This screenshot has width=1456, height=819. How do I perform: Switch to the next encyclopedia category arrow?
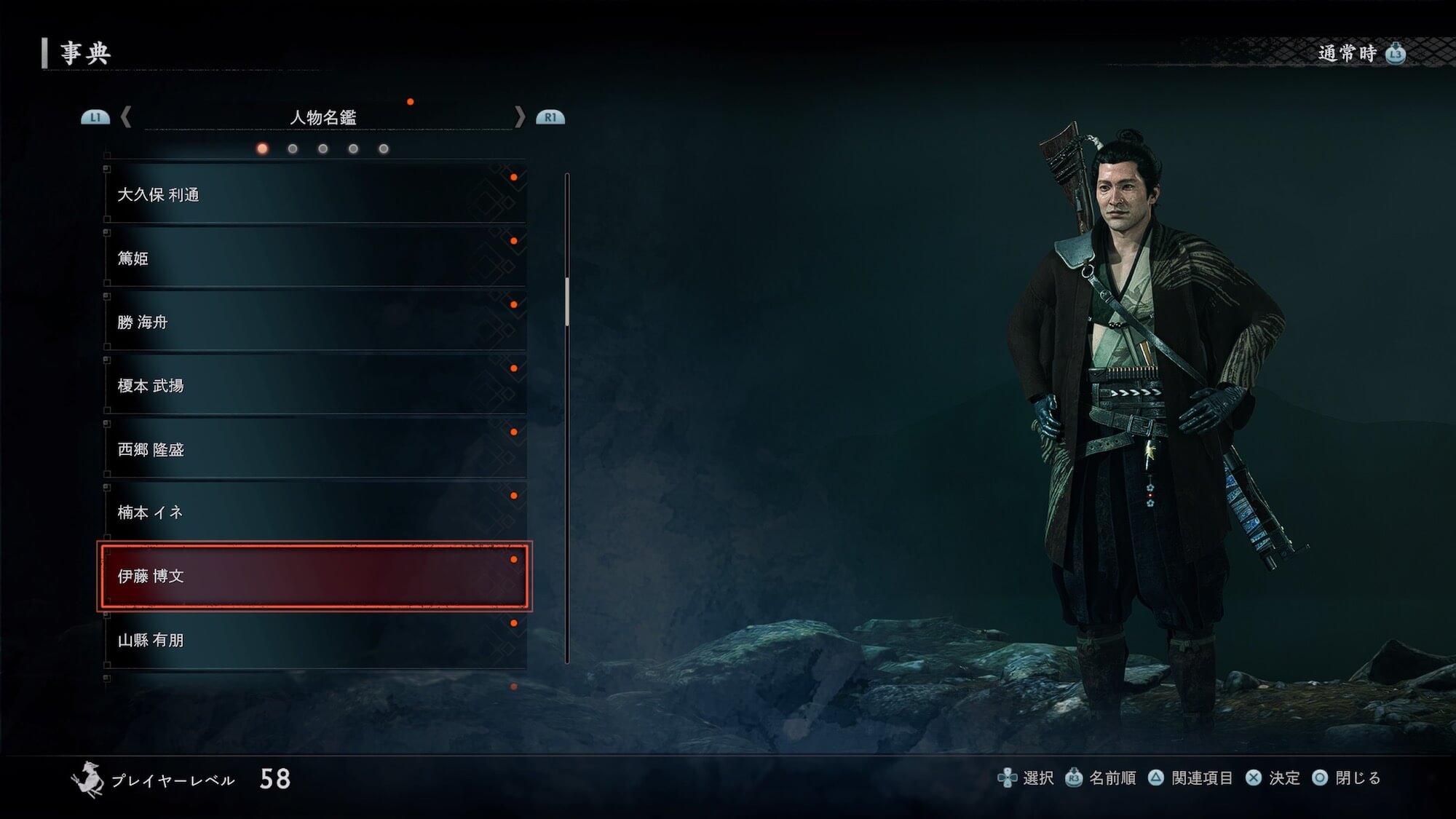(x=520, y=117)
